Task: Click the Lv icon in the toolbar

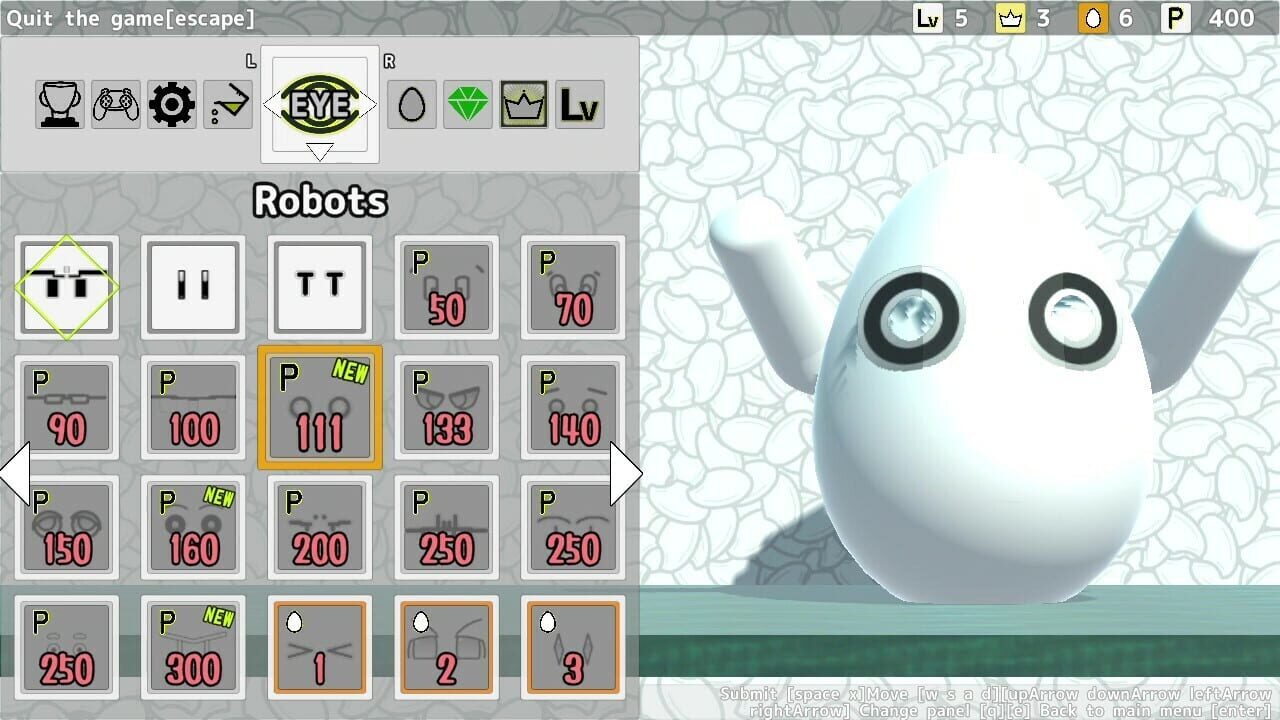Action: coord(579,103)
